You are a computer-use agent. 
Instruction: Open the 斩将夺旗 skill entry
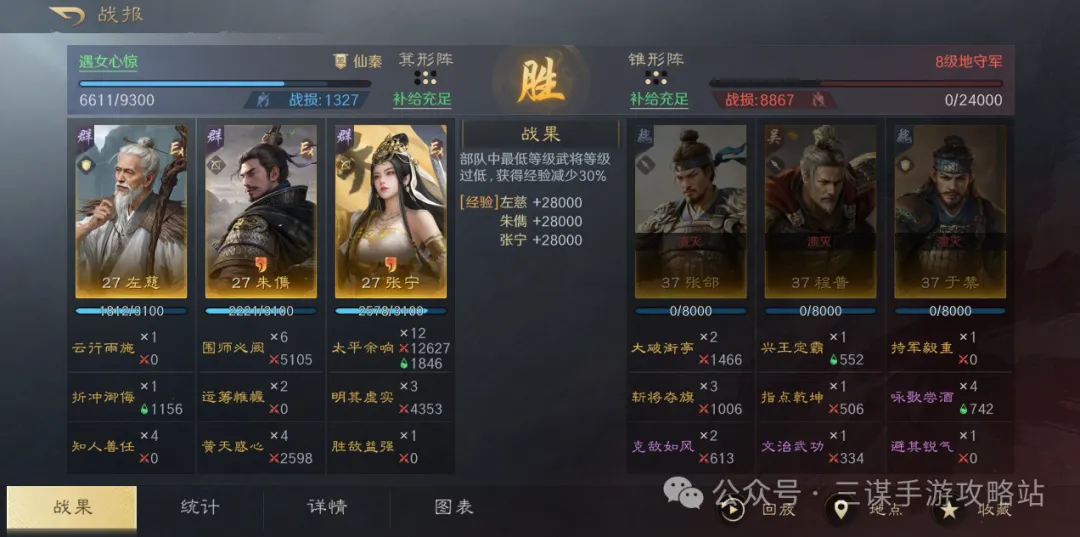tap(661, 398)
